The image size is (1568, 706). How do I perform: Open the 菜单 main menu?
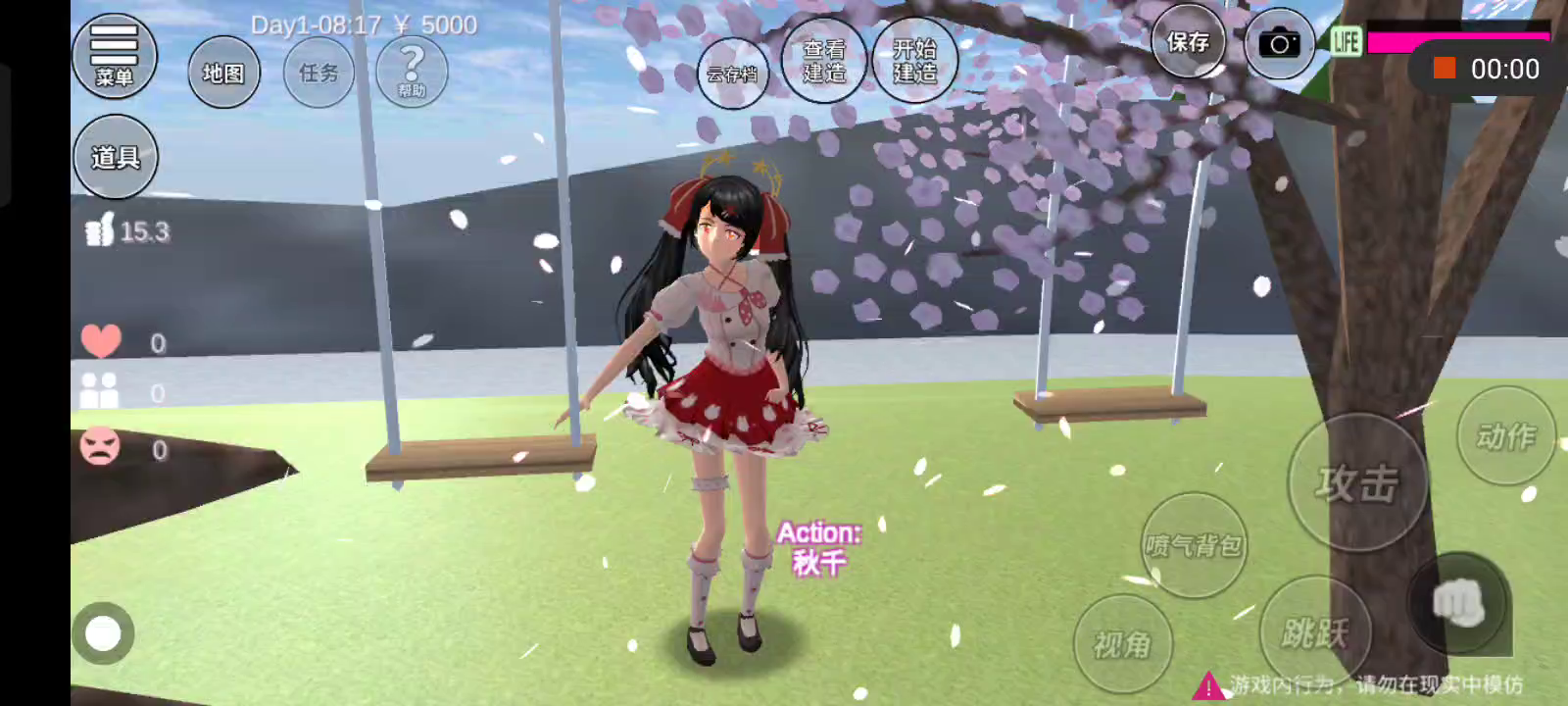click(x=114, y=56)
